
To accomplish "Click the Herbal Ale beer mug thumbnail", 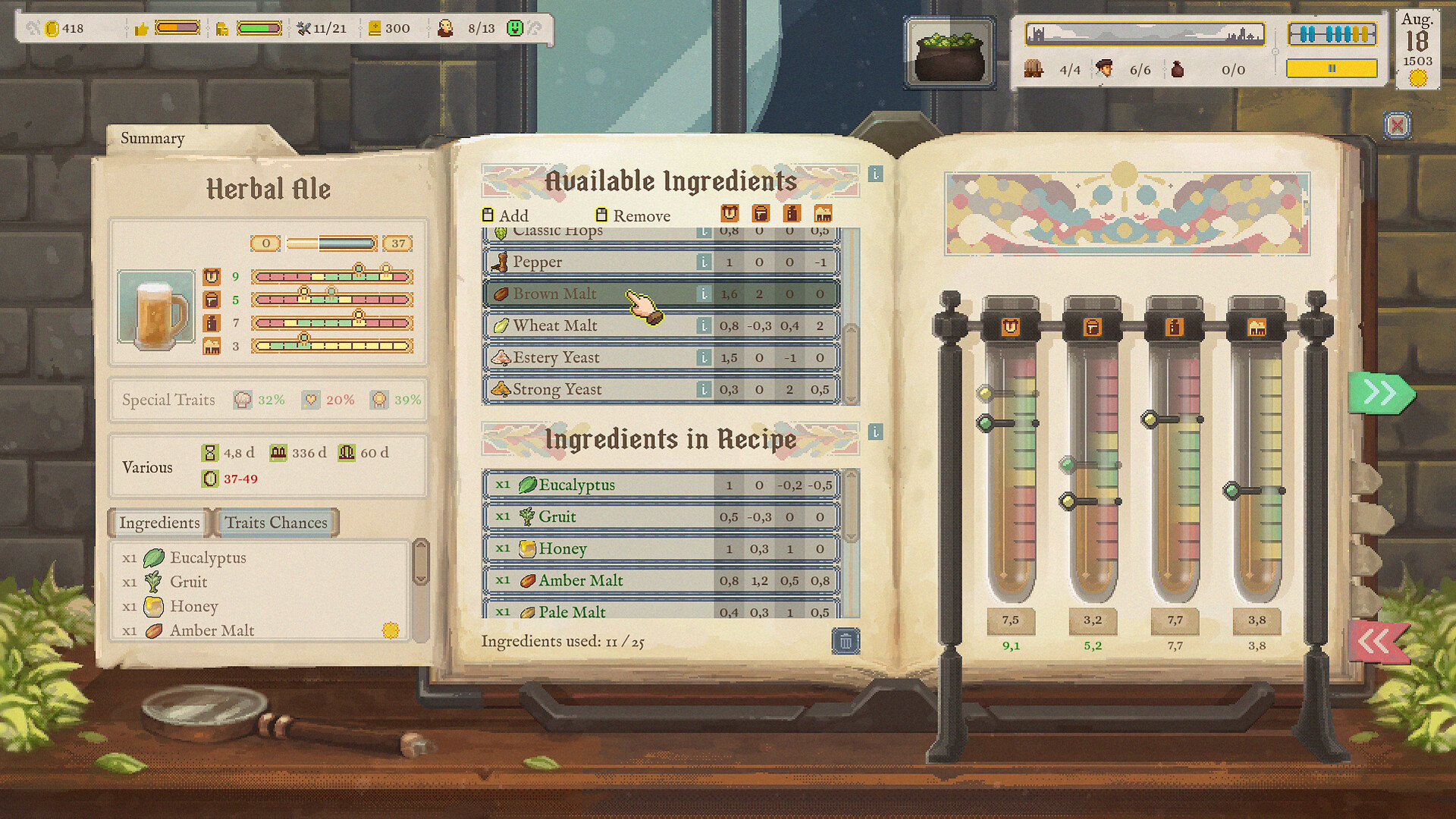I will point(155,306).
